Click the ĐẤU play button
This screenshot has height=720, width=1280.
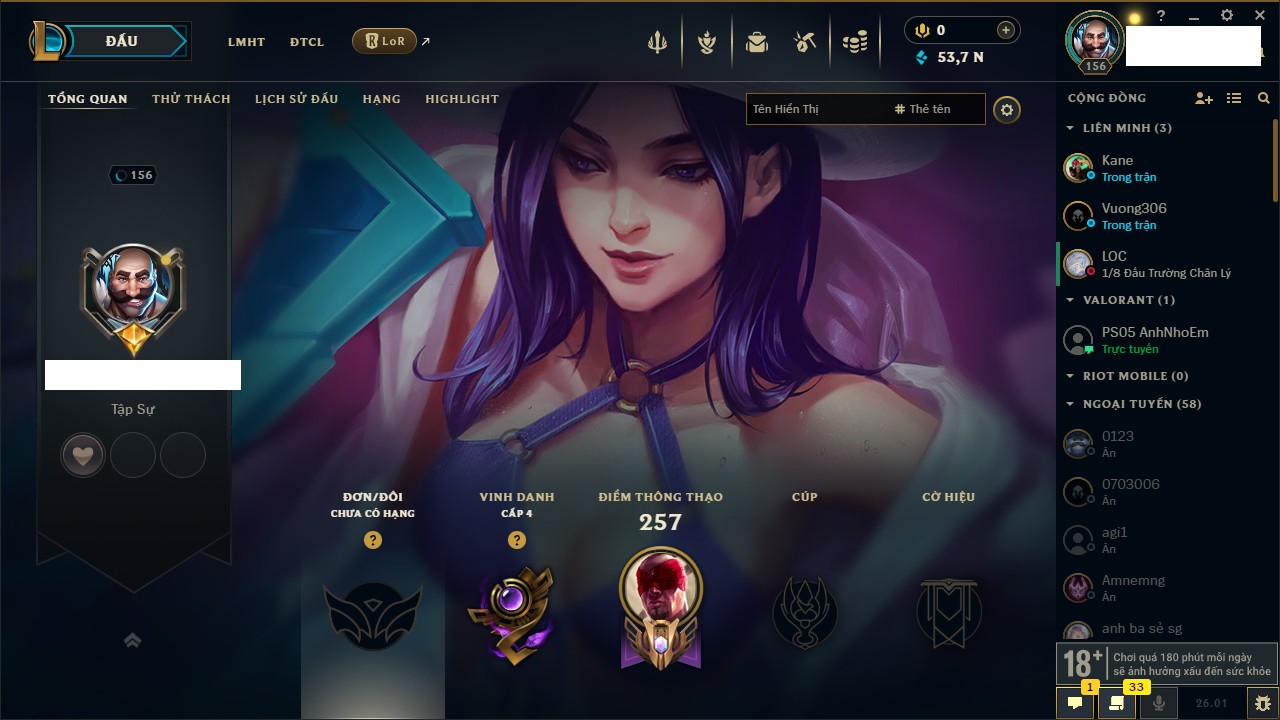pos(121,41)
